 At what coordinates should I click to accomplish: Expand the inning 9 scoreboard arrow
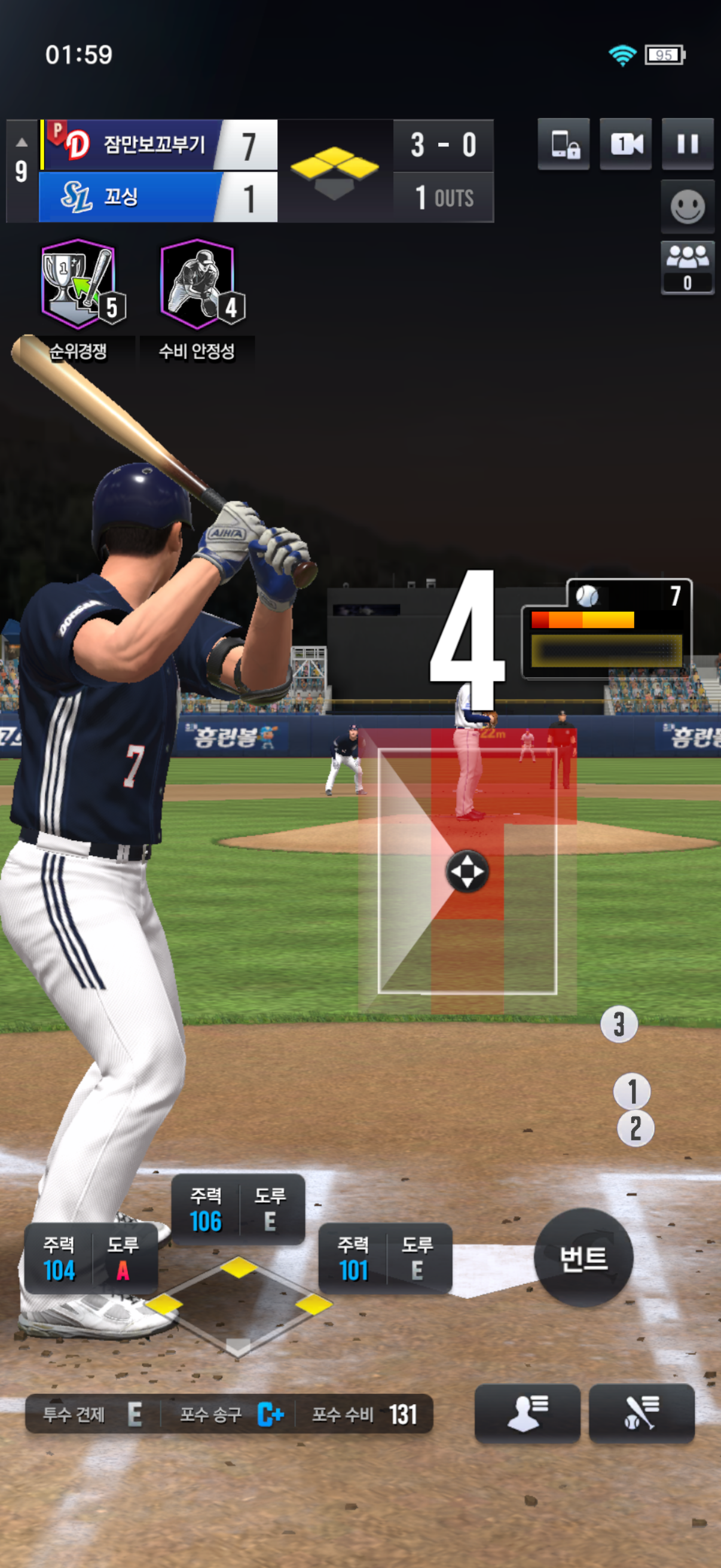tap(22, 143)
